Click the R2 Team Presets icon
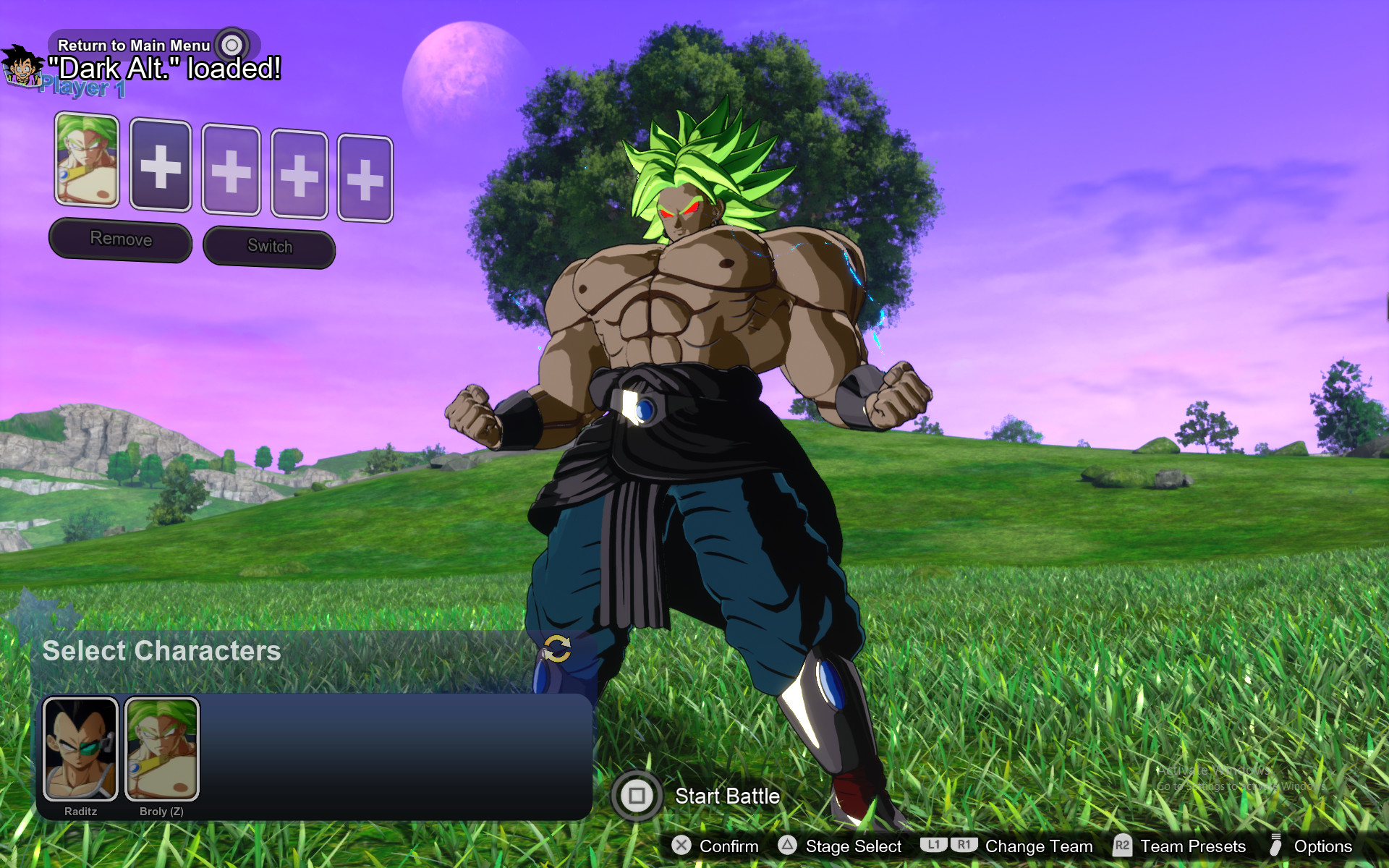 [1123, 845]
